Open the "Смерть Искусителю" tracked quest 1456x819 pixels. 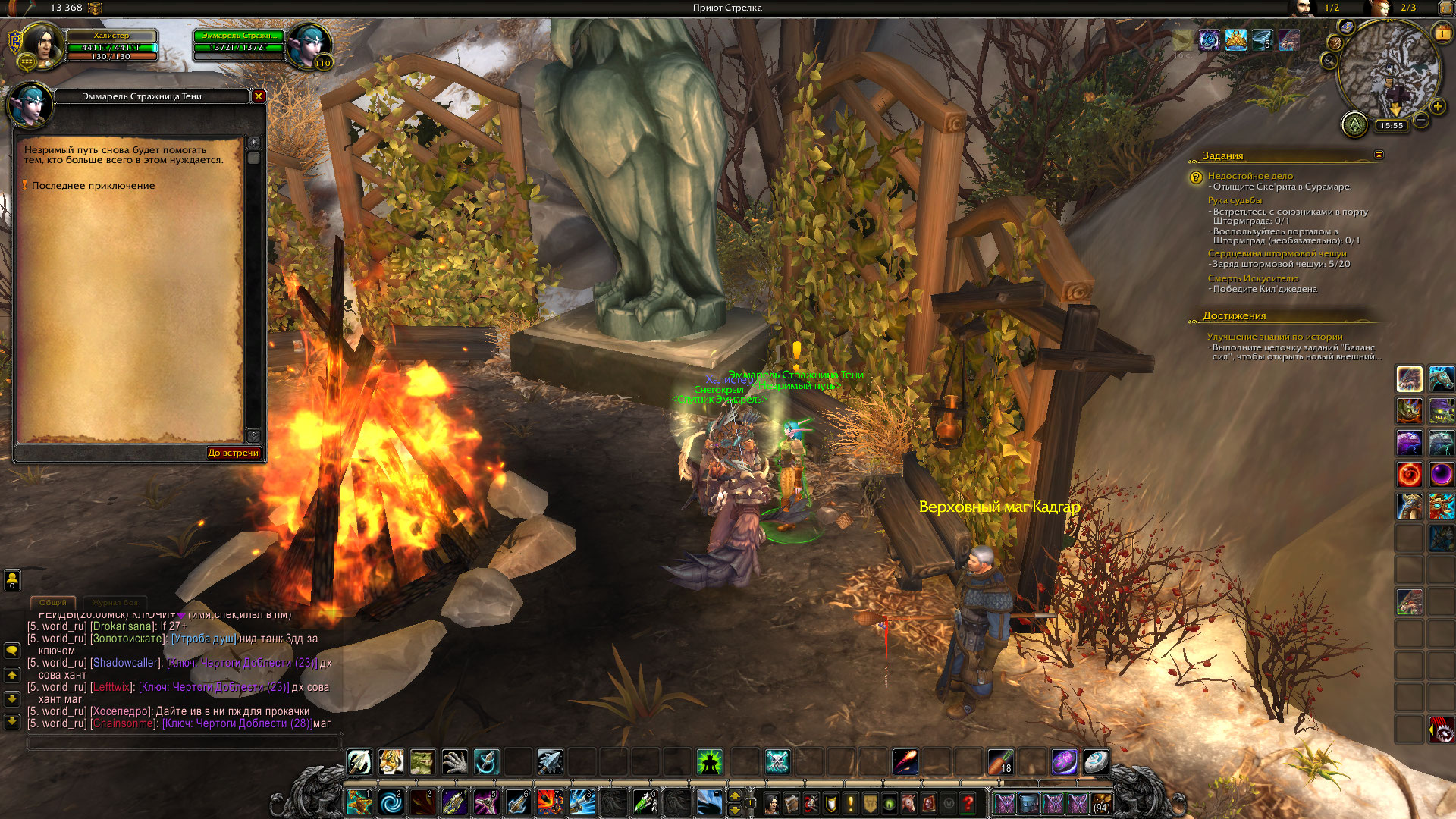click(x=1253, y=278)
